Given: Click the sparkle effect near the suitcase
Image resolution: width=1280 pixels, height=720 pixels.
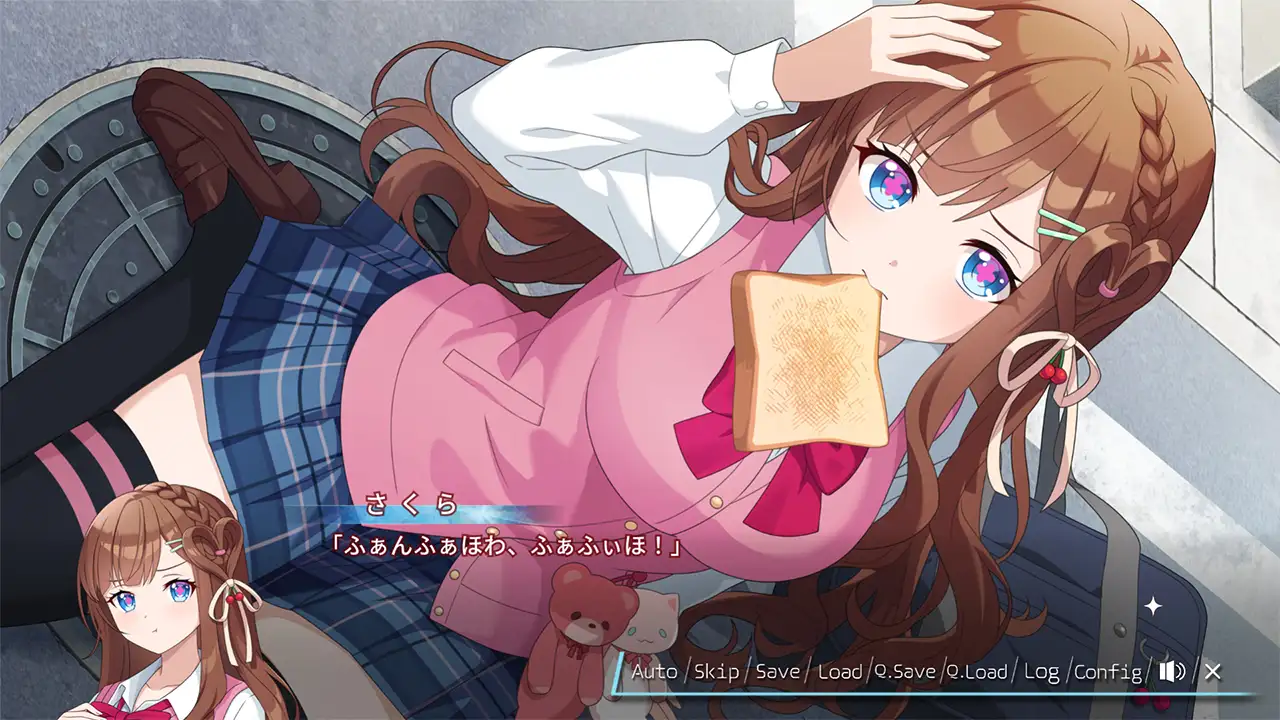Looking at the screenshot, I should click(1155, 604).
